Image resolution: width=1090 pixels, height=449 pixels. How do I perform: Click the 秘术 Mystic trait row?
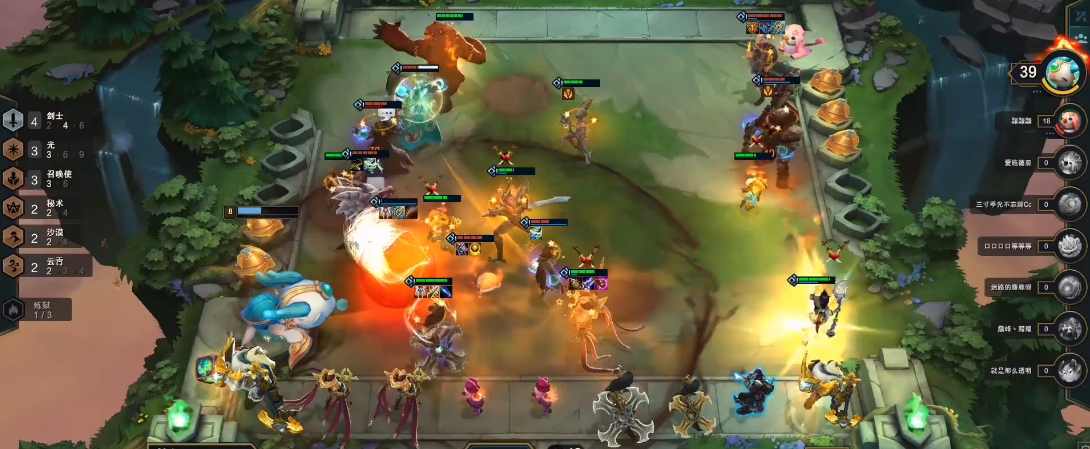(x=45, y=208)
